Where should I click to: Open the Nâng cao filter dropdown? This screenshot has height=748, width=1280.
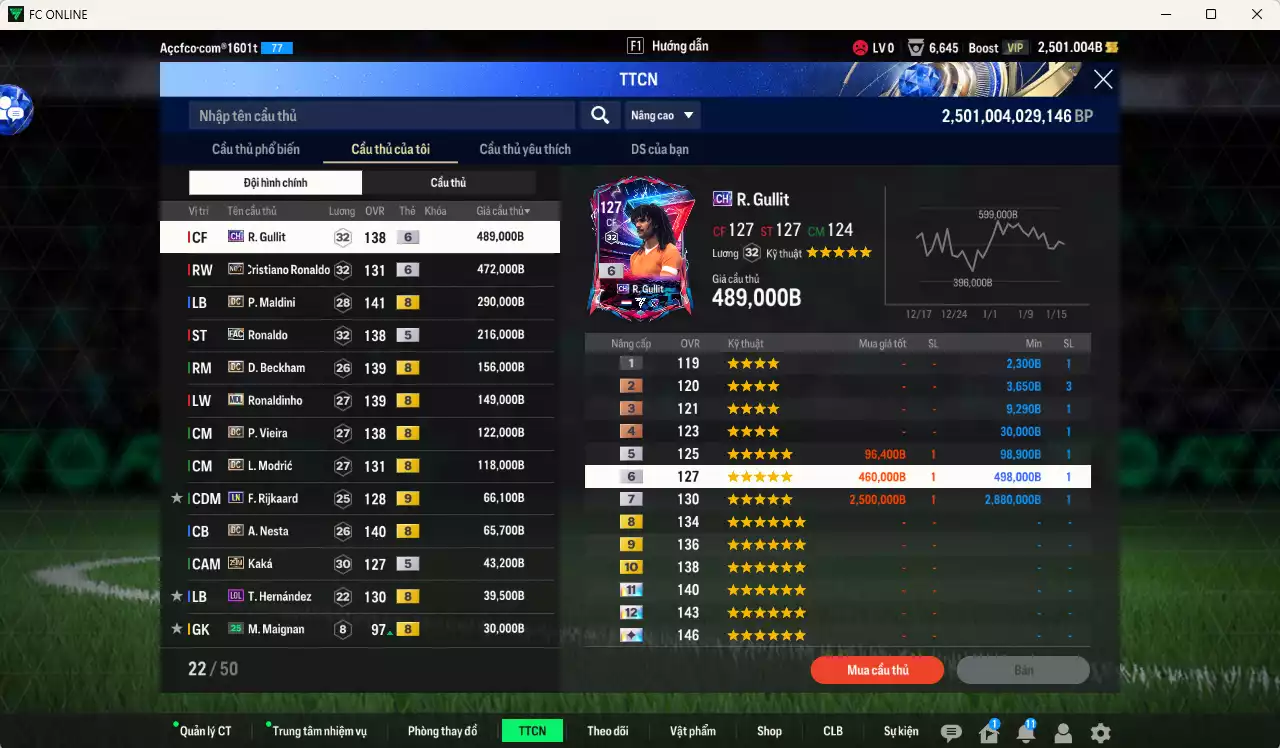coord(661,115)
